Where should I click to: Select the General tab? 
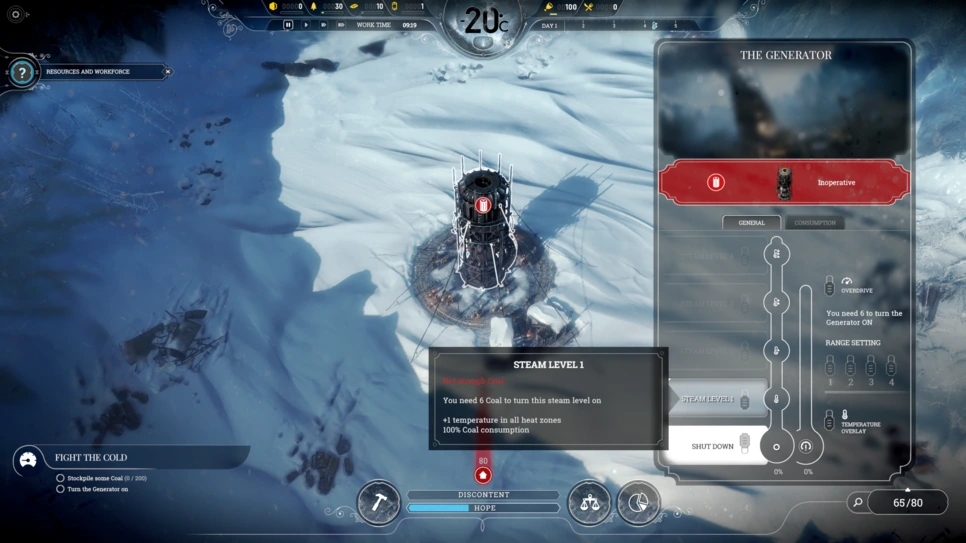(751, 223)
